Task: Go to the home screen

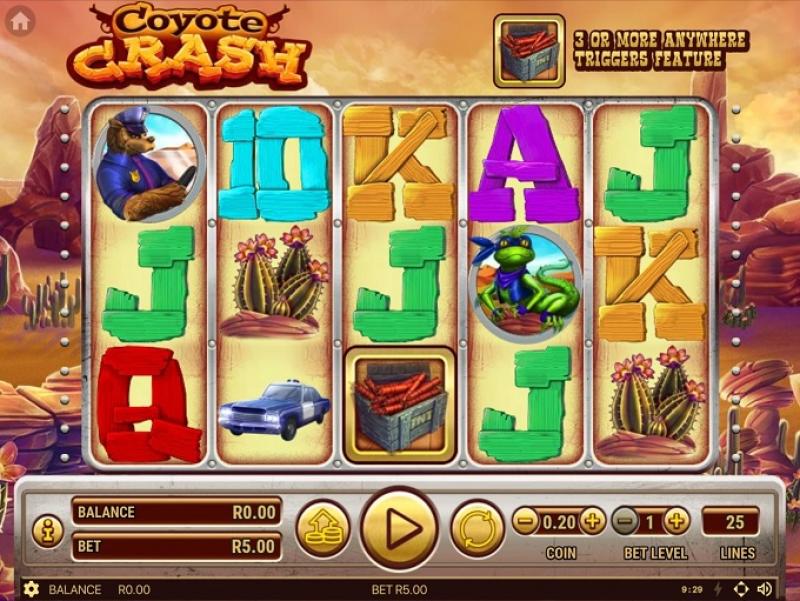Action: (20, 20)
